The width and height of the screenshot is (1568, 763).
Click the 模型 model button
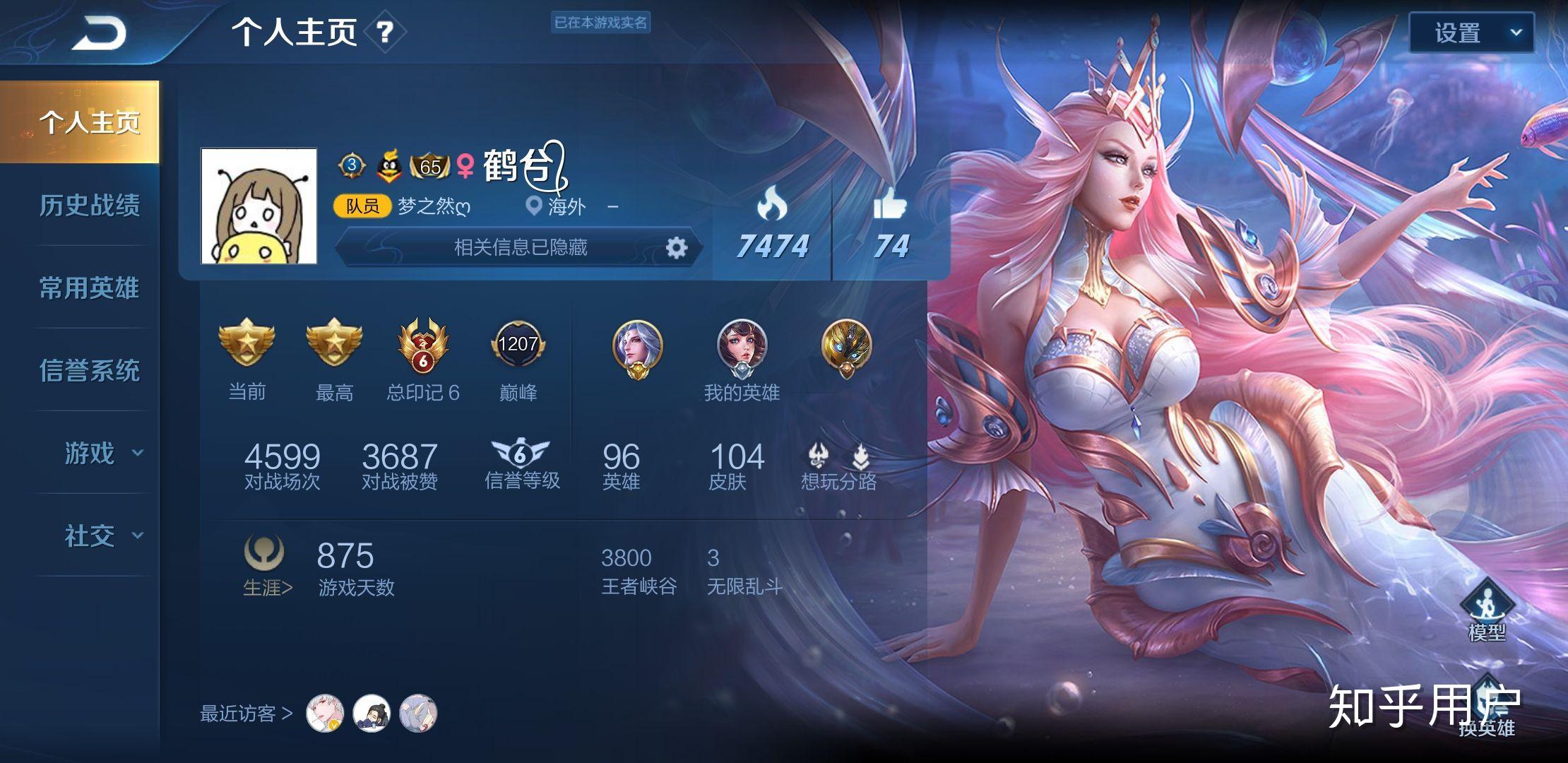point(1486,609)
